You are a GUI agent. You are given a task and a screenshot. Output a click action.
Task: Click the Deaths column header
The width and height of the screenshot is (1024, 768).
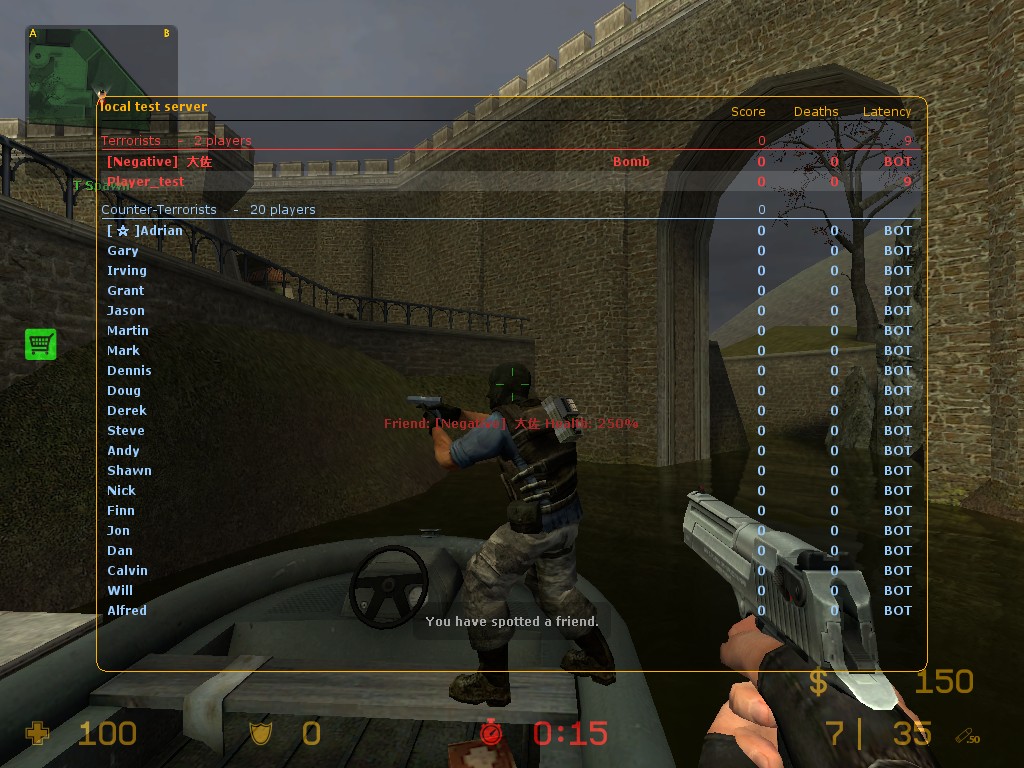pos(816,112)
